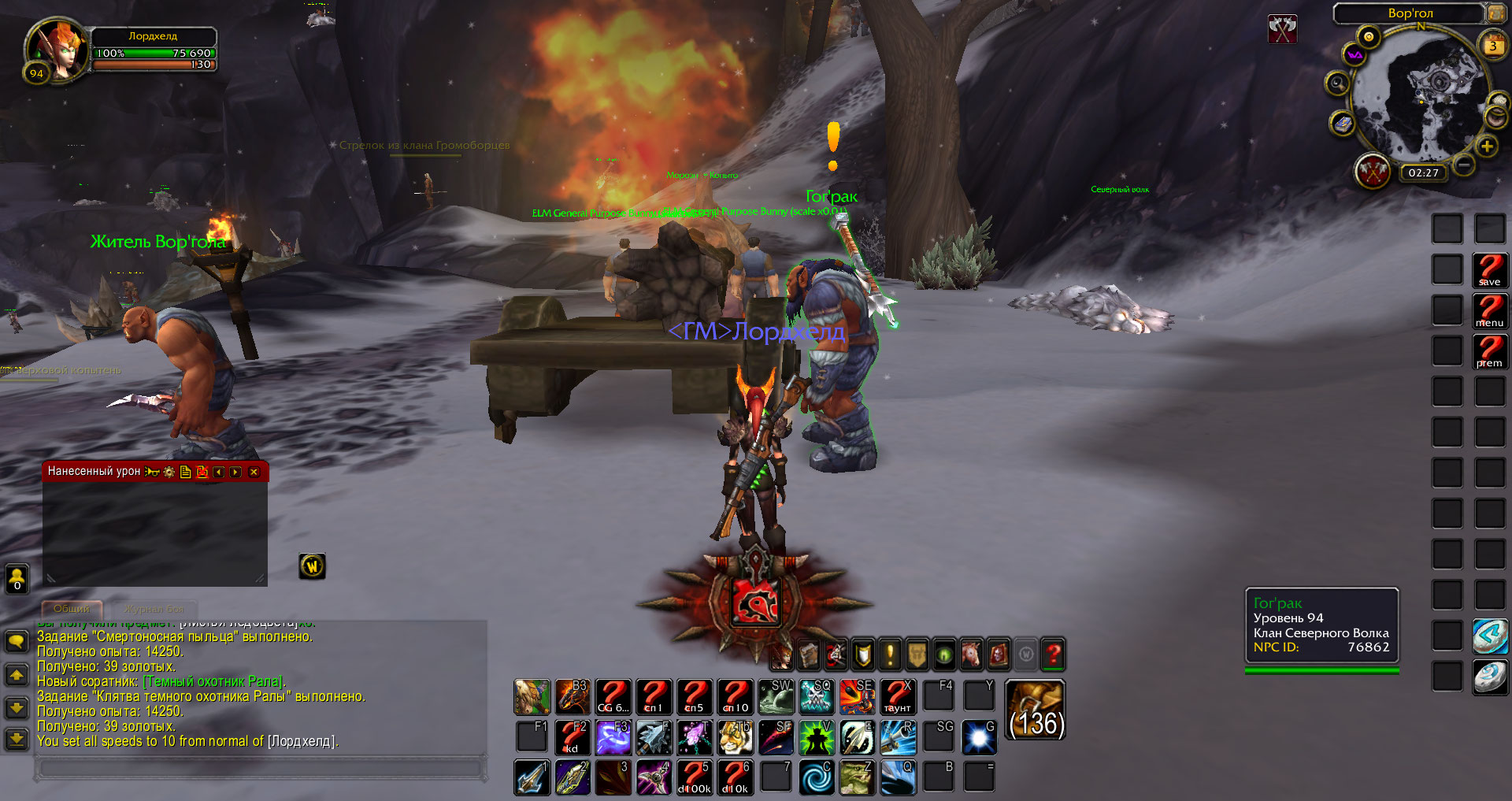The width and height of the screenshot is (1512, 801).
Task: Open the damage meter gear settings
Action: tap(169, 472)
